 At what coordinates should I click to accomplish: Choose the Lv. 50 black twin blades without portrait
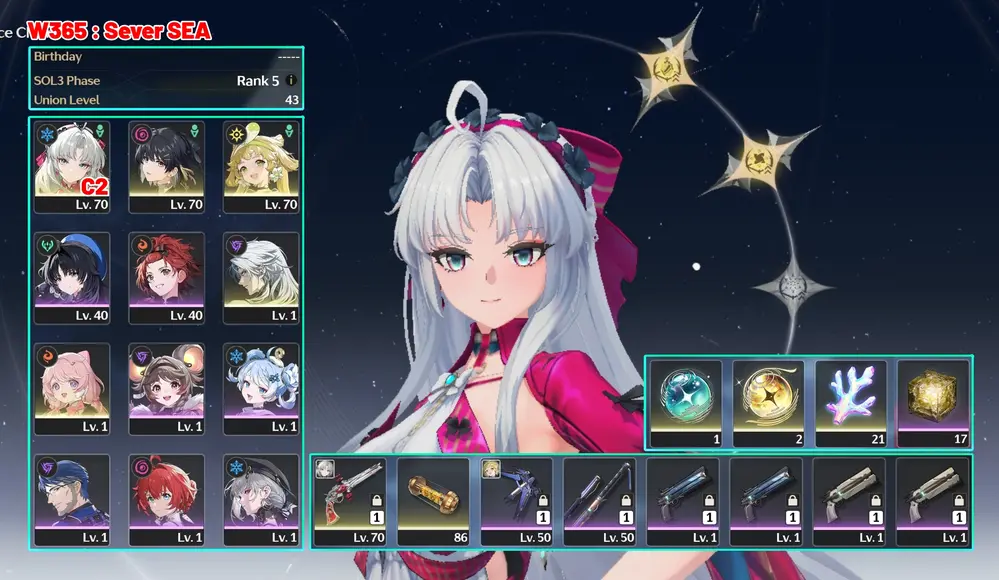coord(599,501)
